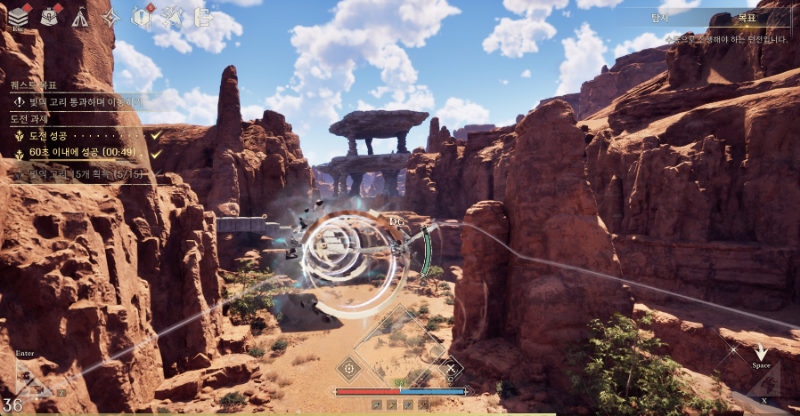Click the sparkle star icon in top bar
Screen dimensions: 800x416
click(173, 16)
